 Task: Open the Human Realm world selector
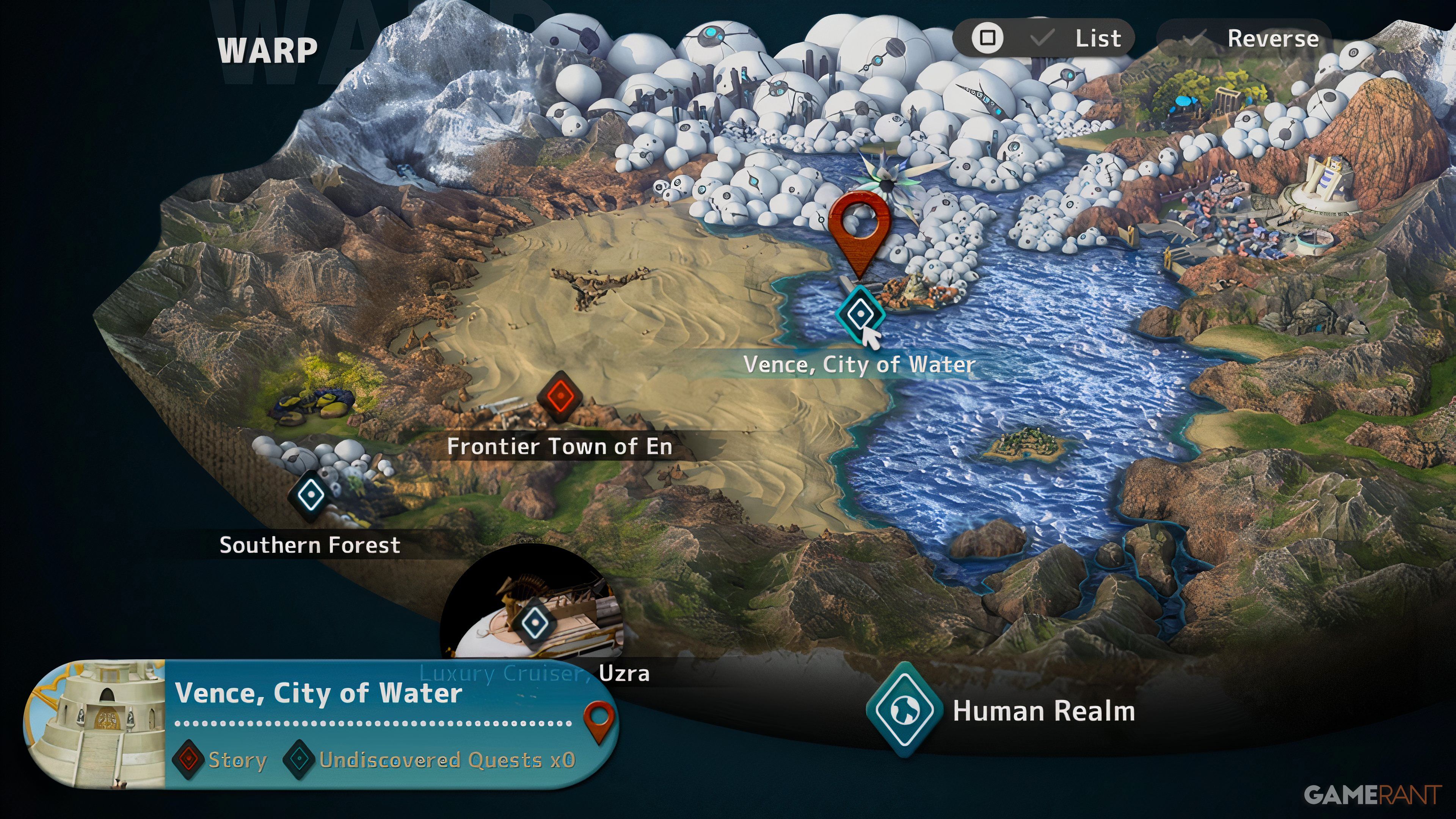[x=904, y=710]
